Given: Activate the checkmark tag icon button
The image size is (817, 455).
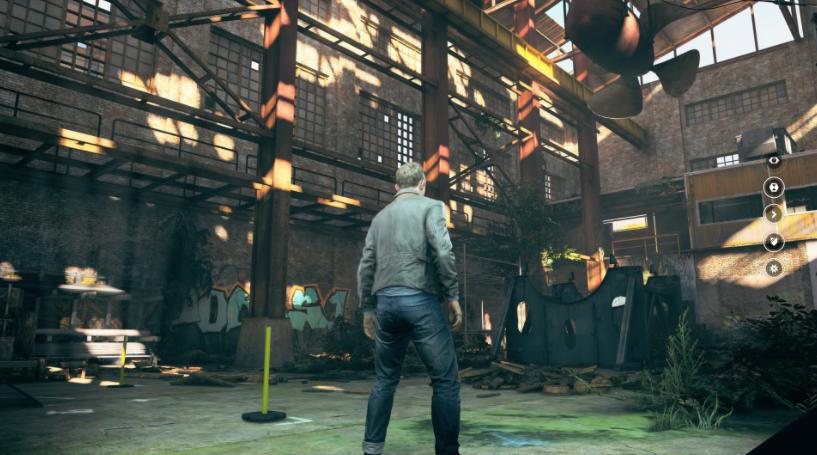Looking at the screenshot, I should [773, 241].
